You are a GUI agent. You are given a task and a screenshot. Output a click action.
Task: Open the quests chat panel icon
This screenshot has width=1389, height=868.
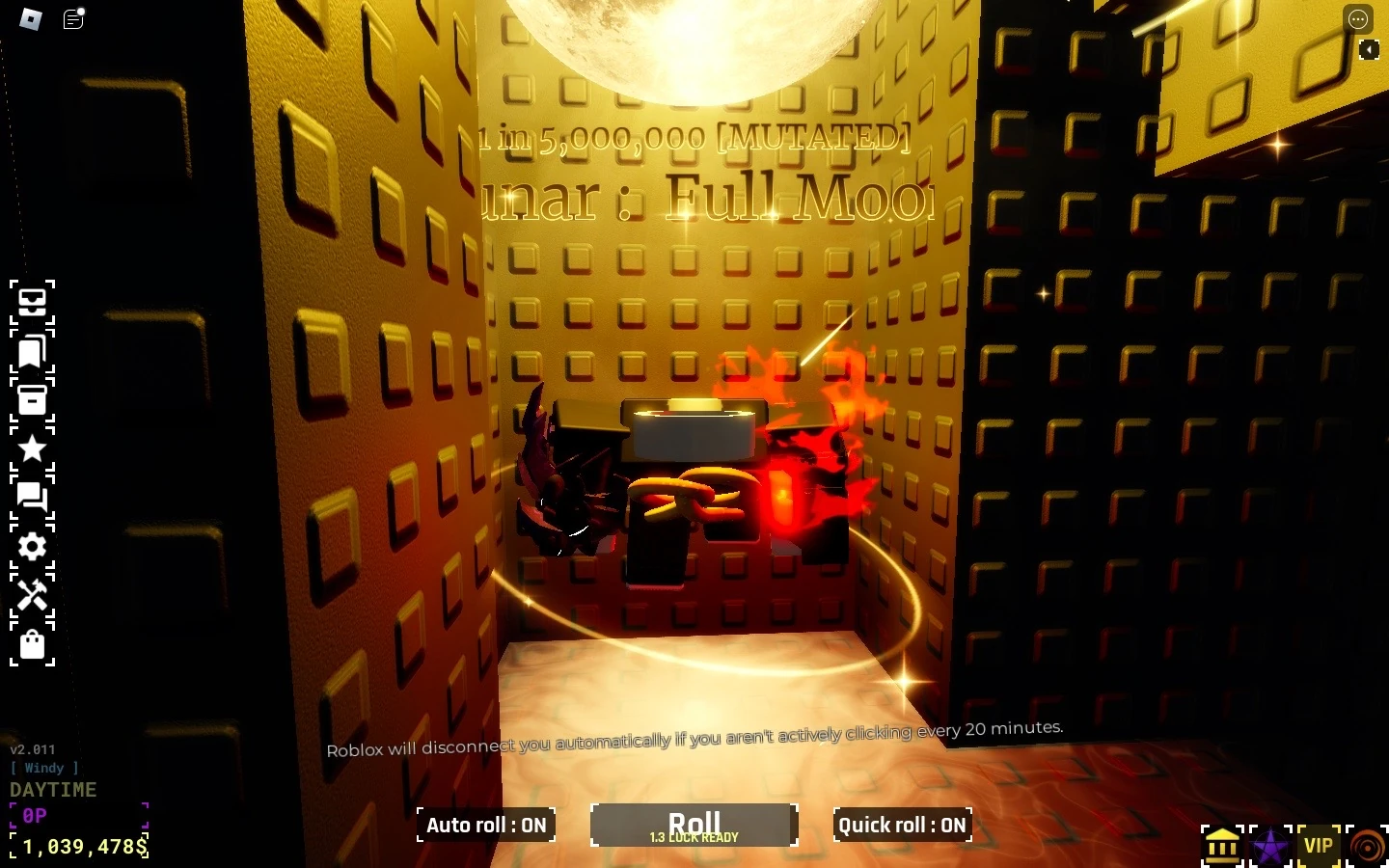[x=33, y=496]
